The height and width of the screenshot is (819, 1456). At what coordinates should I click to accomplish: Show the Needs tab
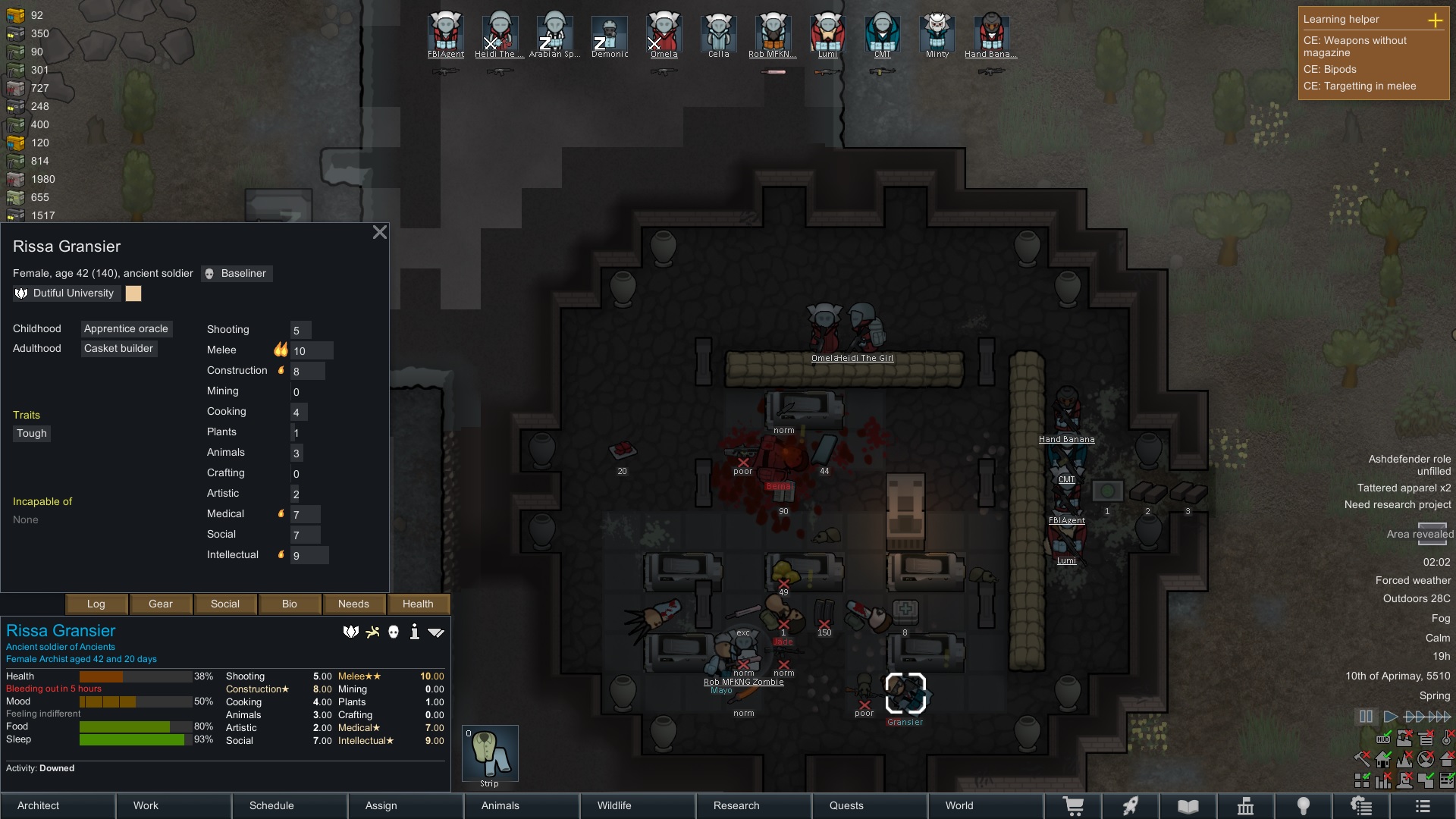(353, 604)
